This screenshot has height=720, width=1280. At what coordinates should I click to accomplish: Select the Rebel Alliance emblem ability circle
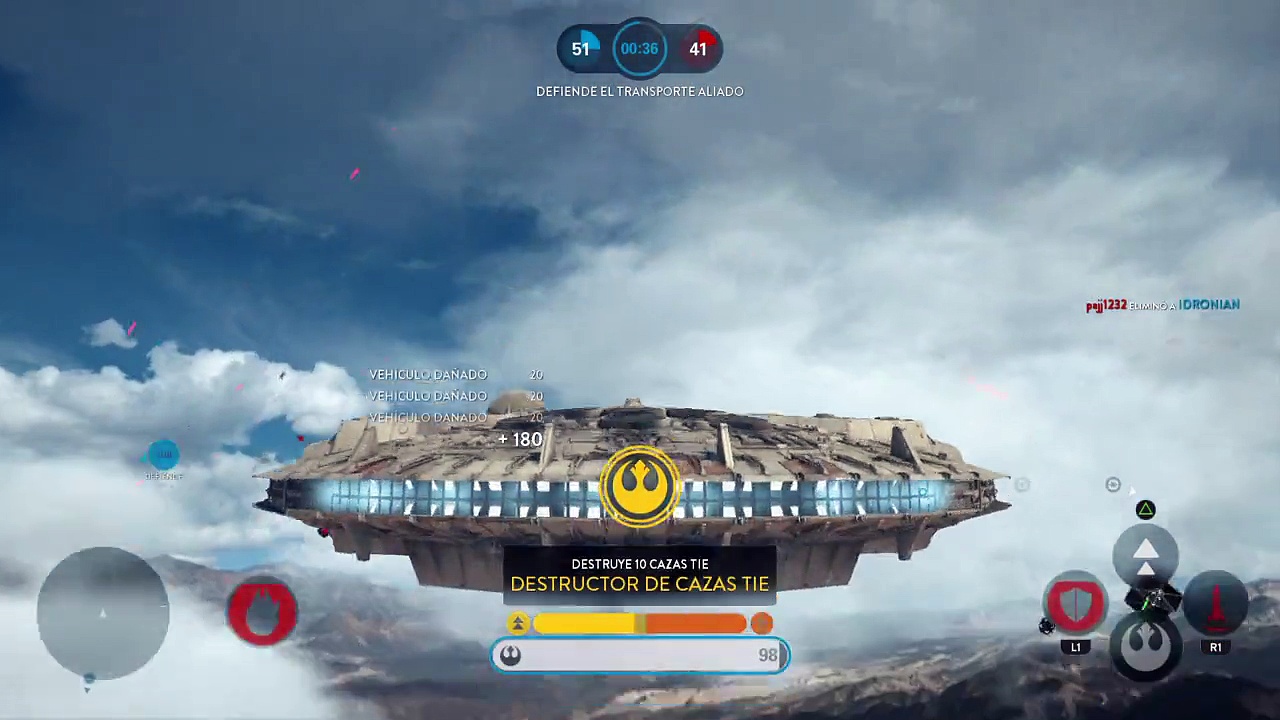click(1146, 645)
